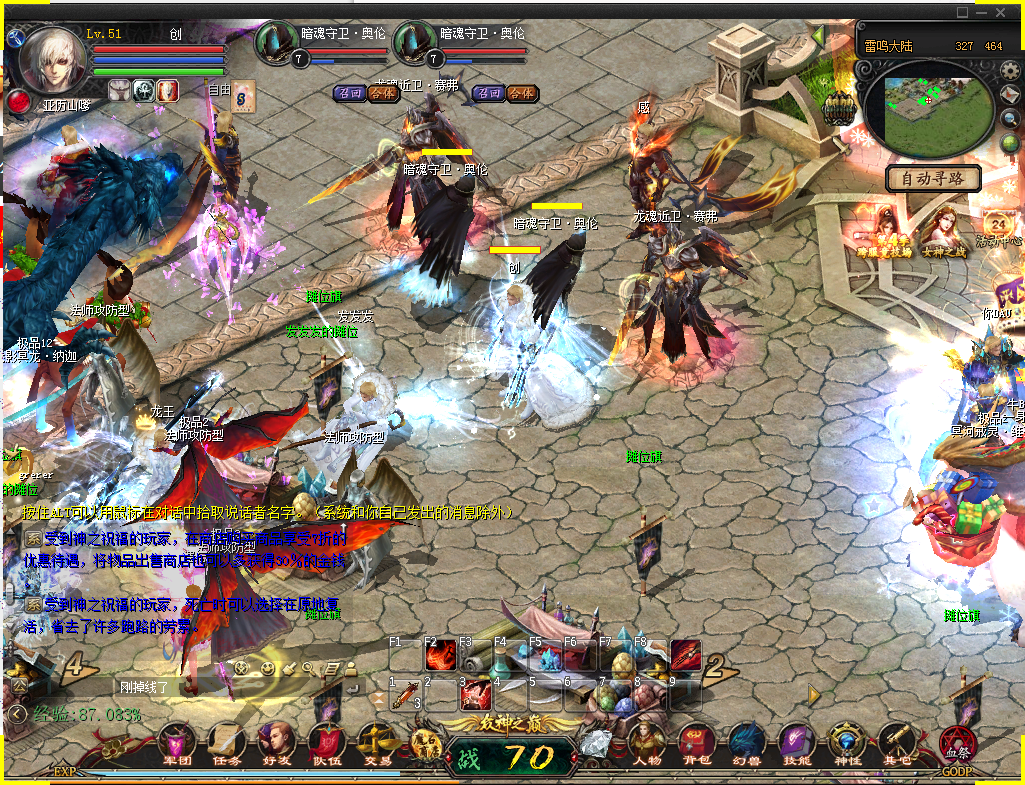
Task: Click the player portrait of 亚历山大
Action: click(54, 62)
